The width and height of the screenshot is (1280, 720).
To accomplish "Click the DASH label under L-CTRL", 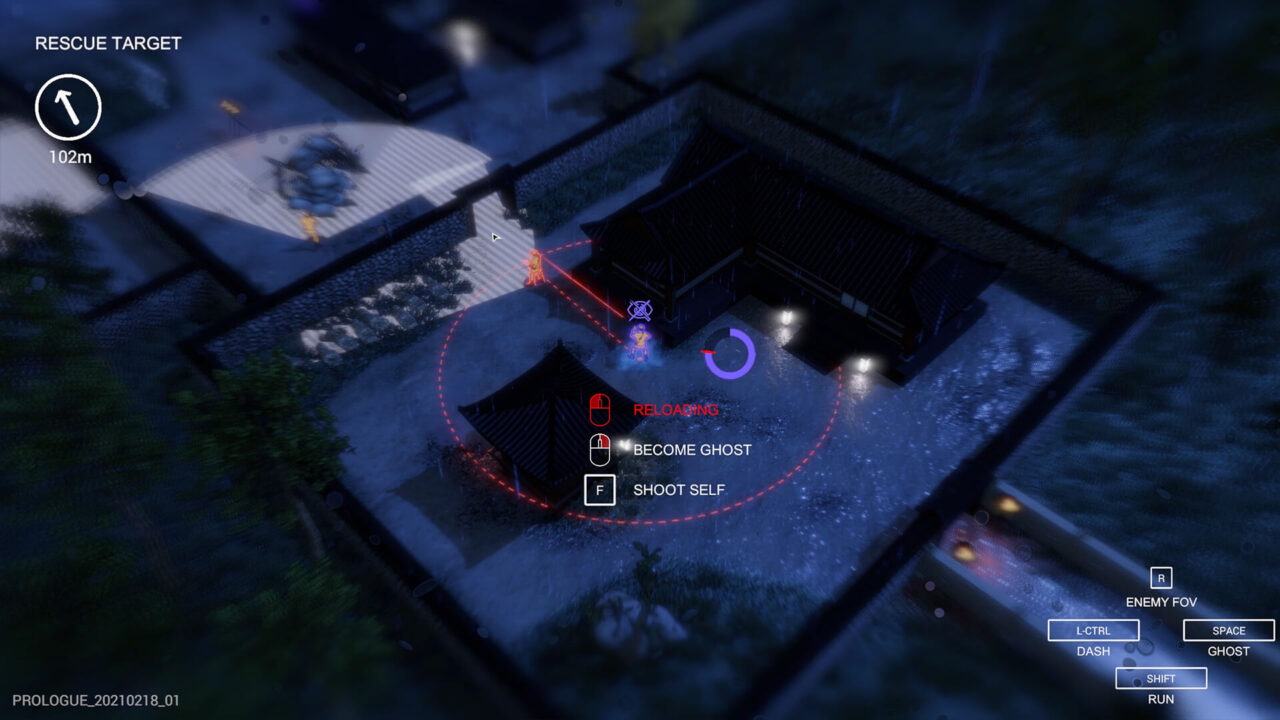I will click(1093, 651).
